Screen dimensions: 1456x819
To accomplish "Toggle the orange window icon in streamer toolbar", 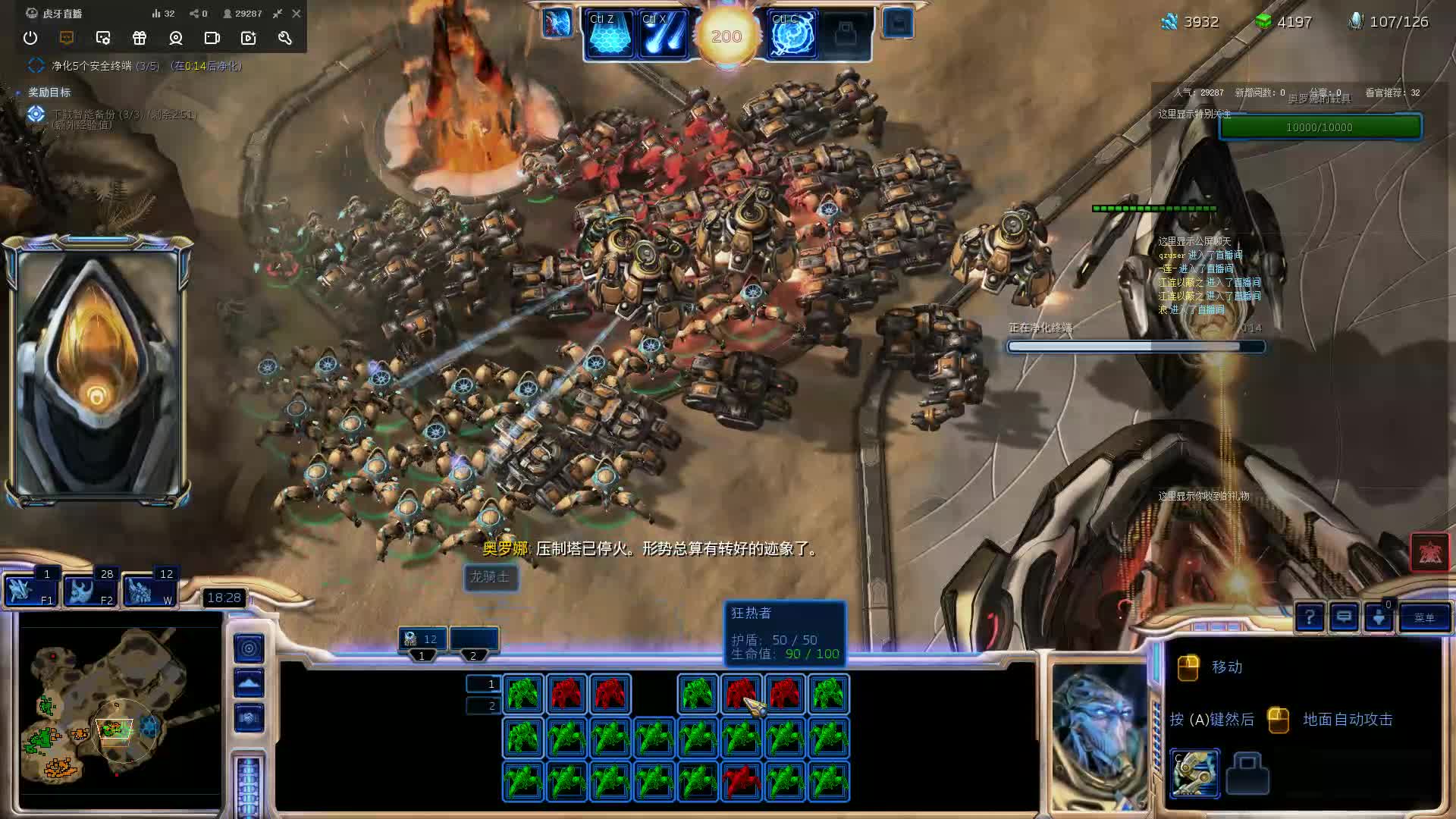I will 67,38.
